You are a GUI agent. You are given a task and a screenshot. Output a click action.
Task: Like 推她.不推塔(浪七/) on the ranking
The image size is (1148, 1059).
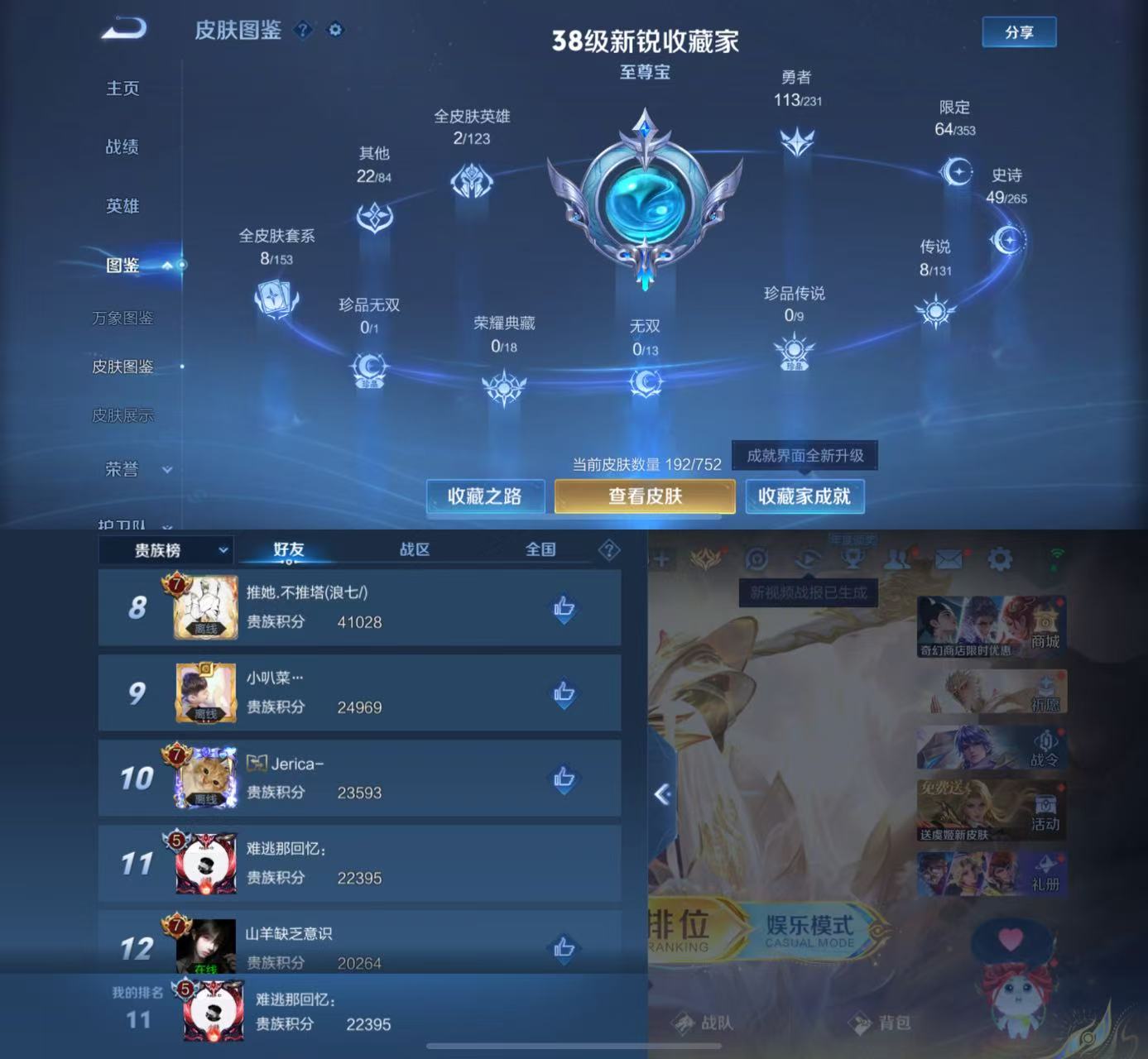(564, 606)
